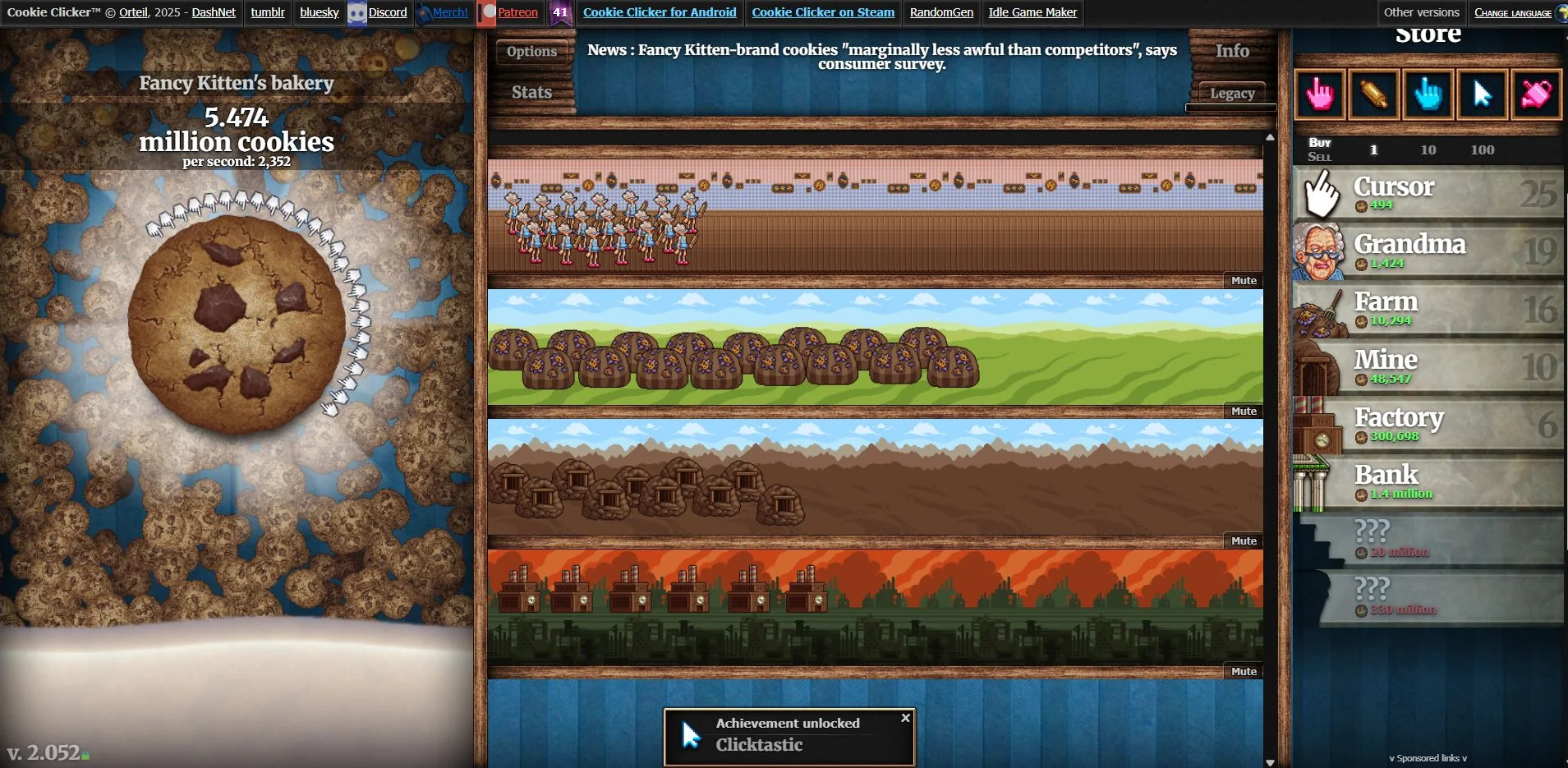
Task: Switch the store to Sell mode
Action: tap(1320, 154)
